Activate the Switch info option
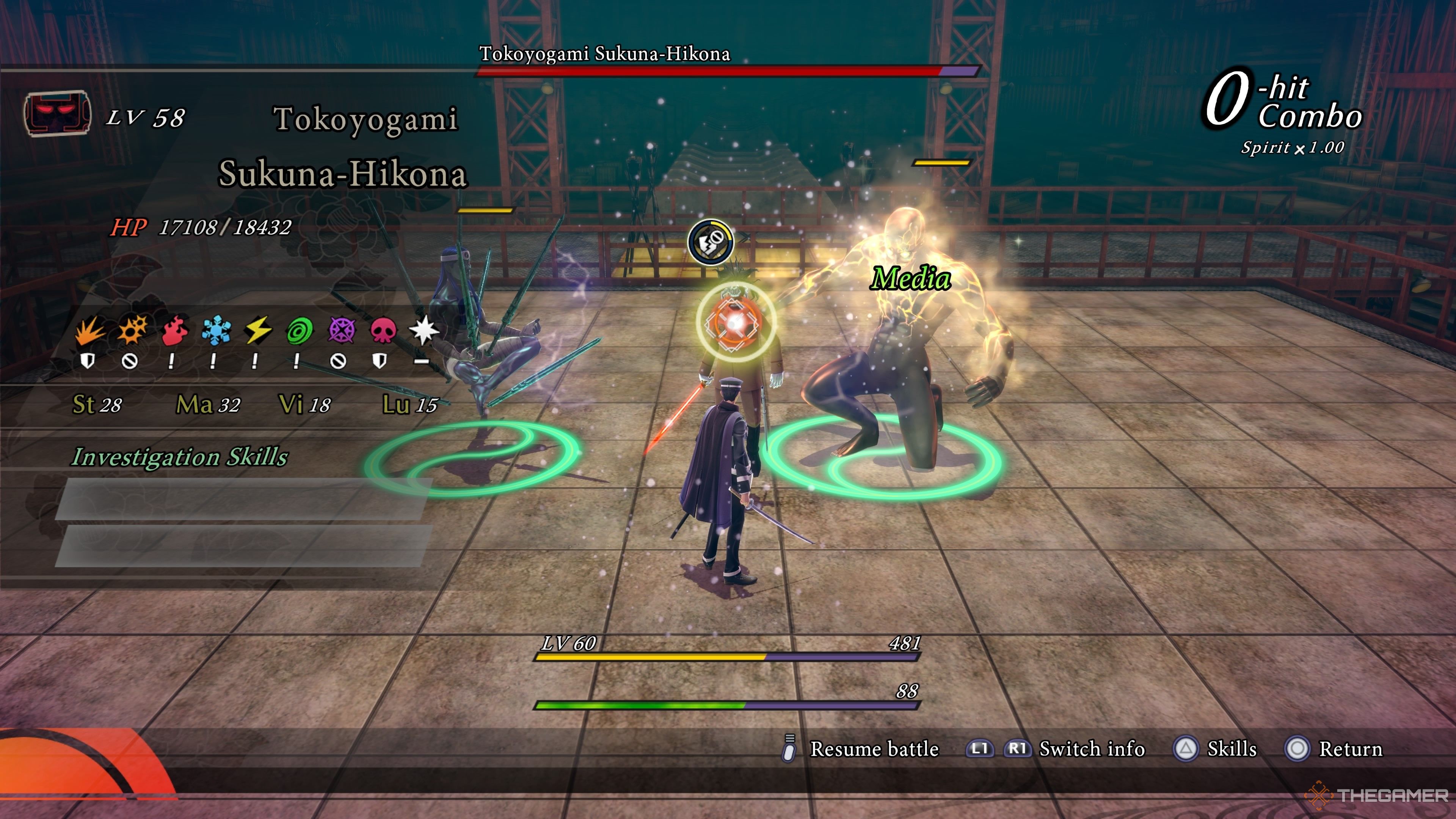Screen dimensions: 1456x819 [1092, 749]
